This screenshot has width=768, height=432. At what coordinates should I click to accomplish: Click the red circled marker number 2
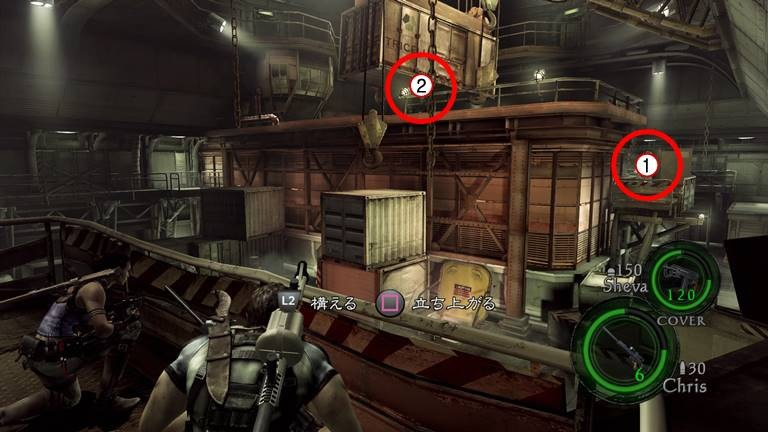point(421,86)
